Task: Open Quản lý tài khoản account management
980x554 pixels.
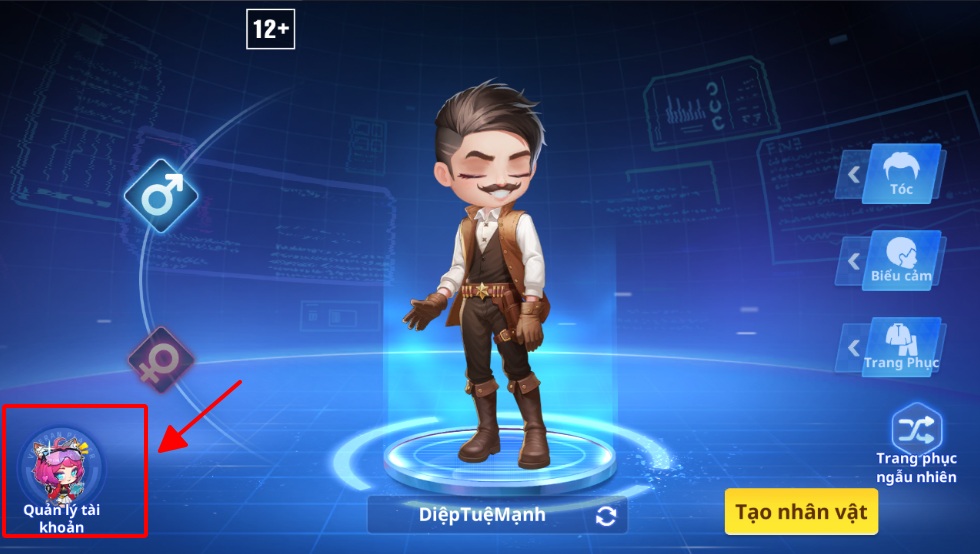Action: click(61, 471)
